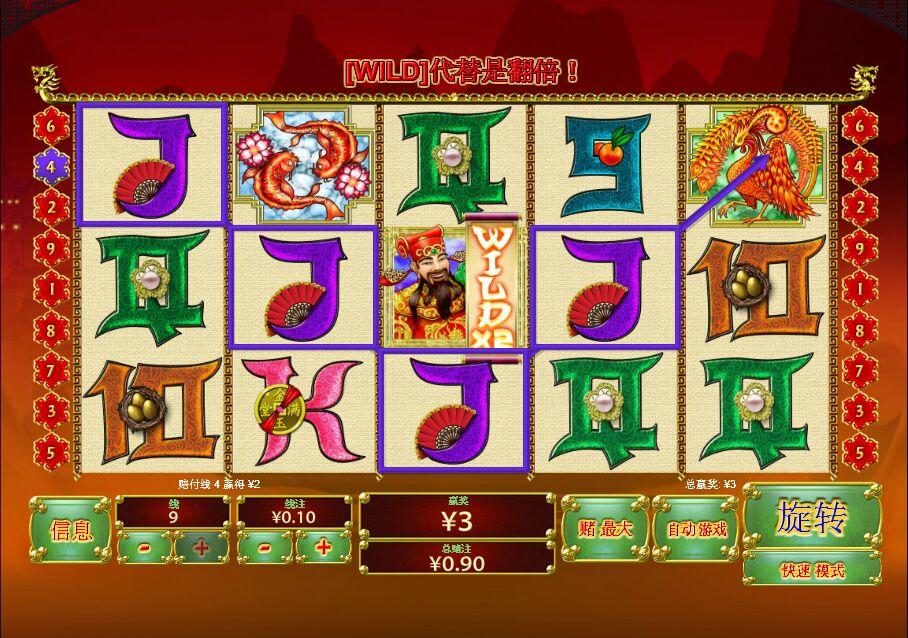Start 自动游戏 autoplay
This screenshot has width=908, height=638.
696,529
